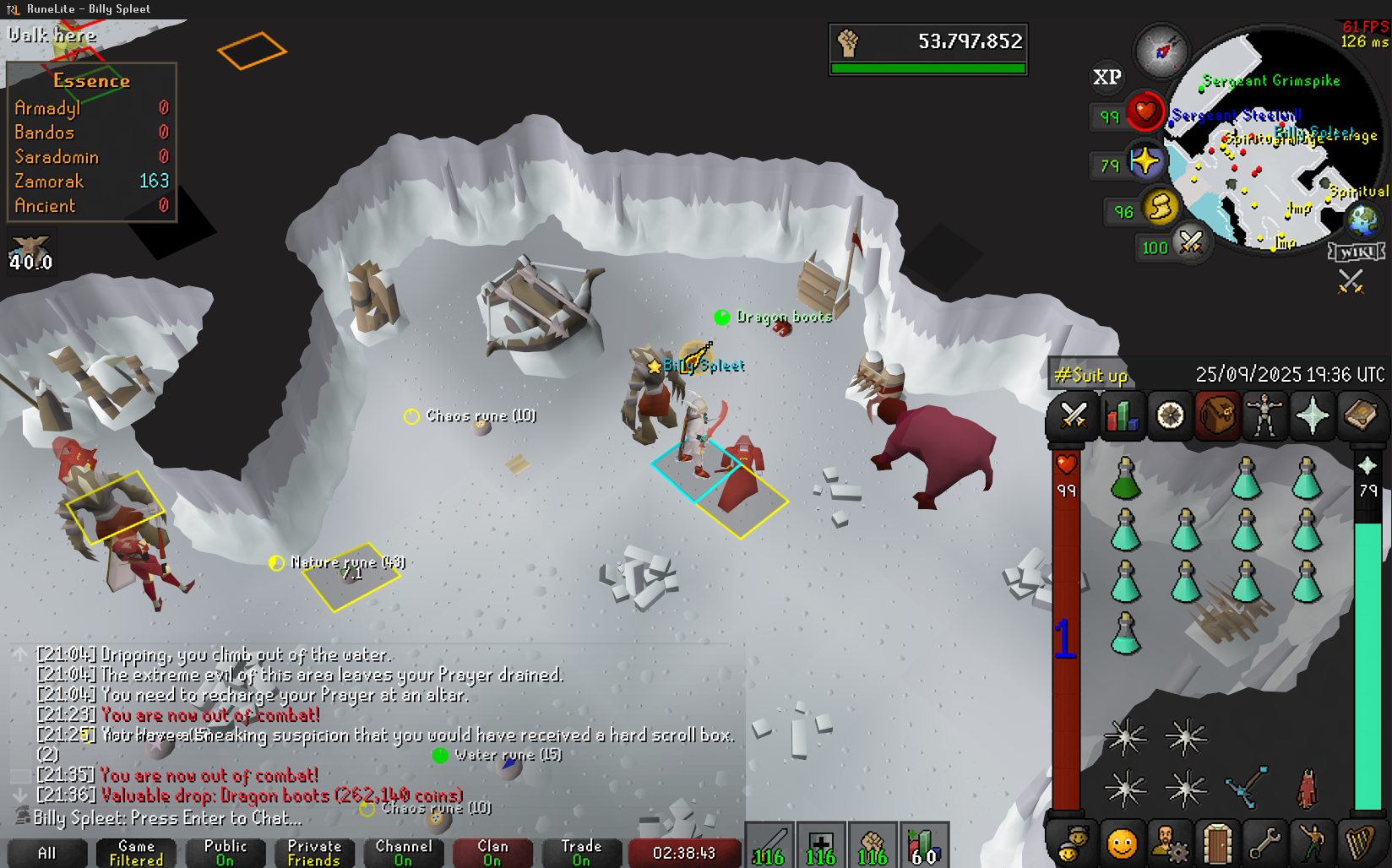
Task: Open the Prayer tab
Action: [1313, 415]
